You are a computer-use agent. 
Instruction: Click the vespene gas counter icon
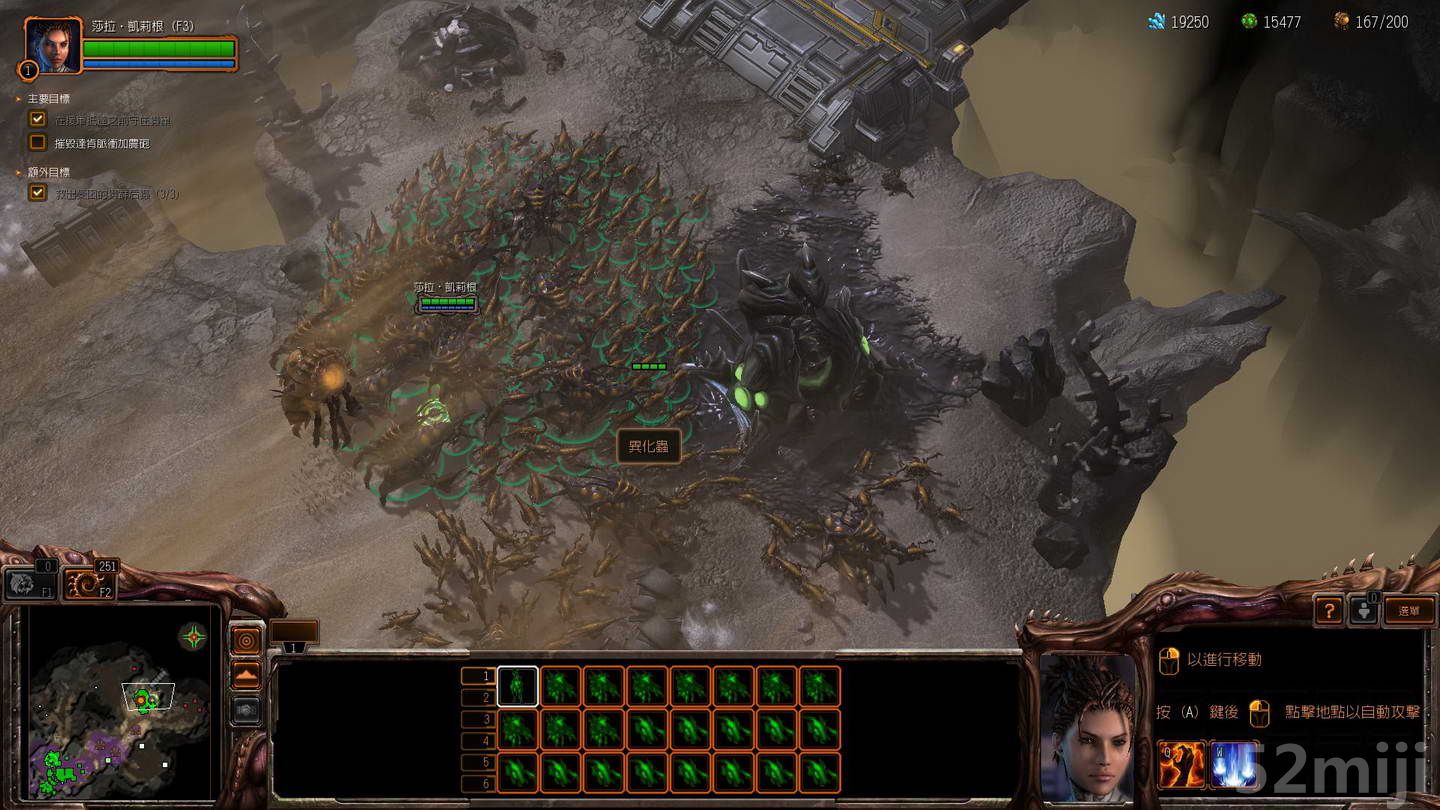[1248, 20]
